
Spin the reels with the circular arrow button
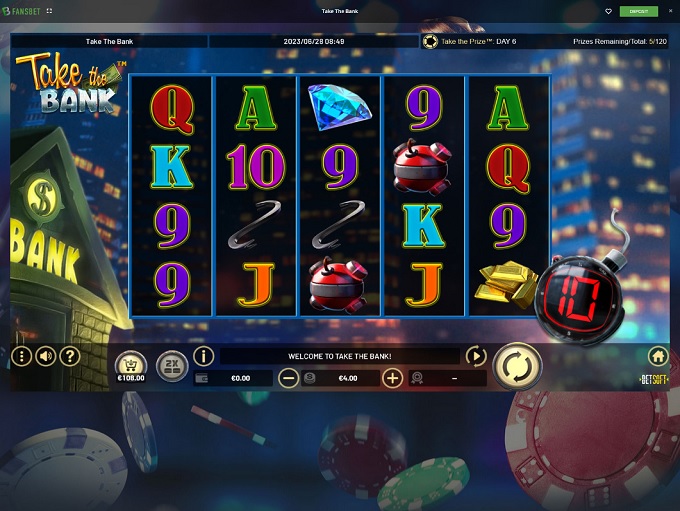[x=517, y=366]
